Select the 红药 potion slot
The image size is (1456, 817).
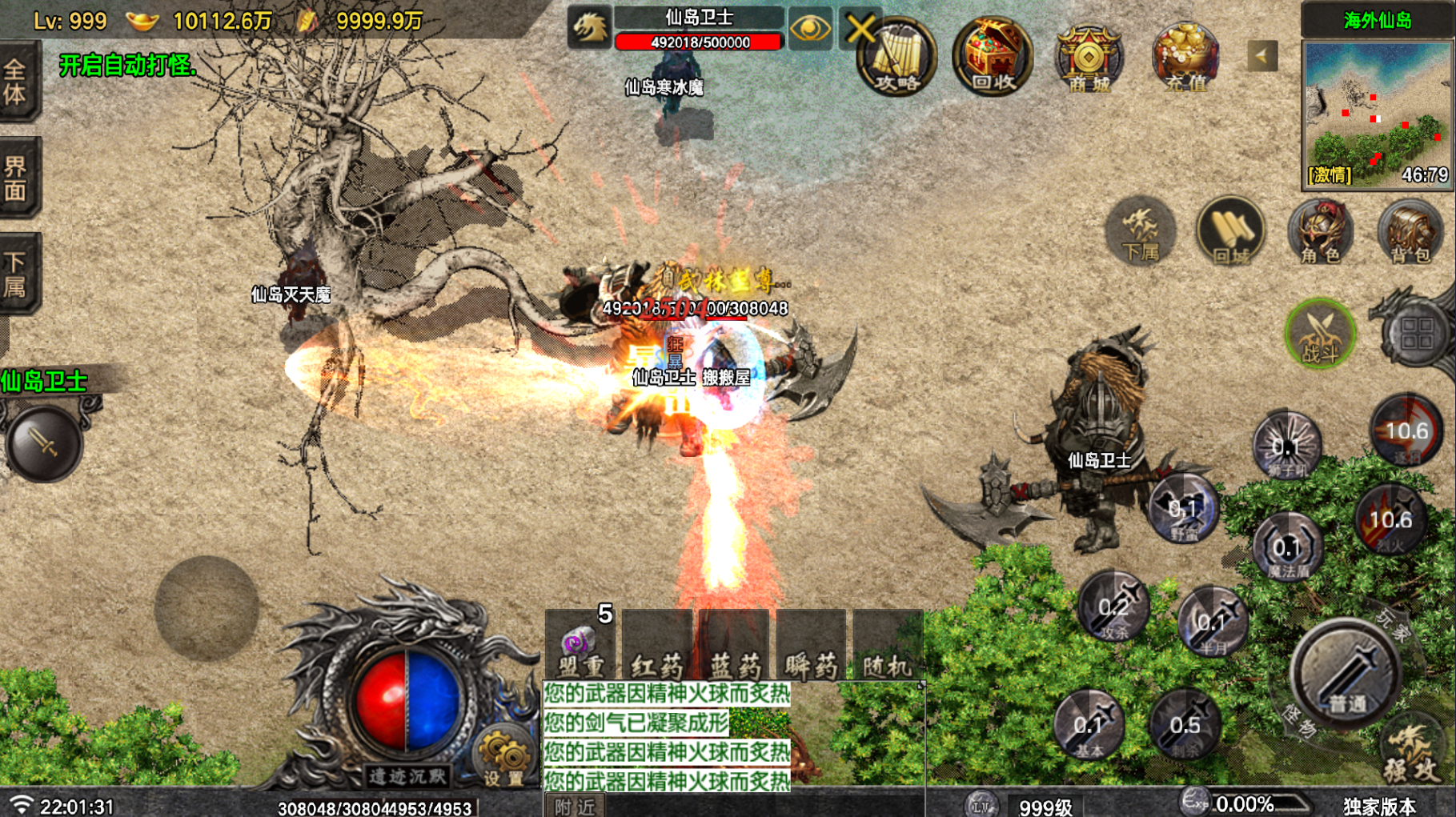click(x=657, y=648)
